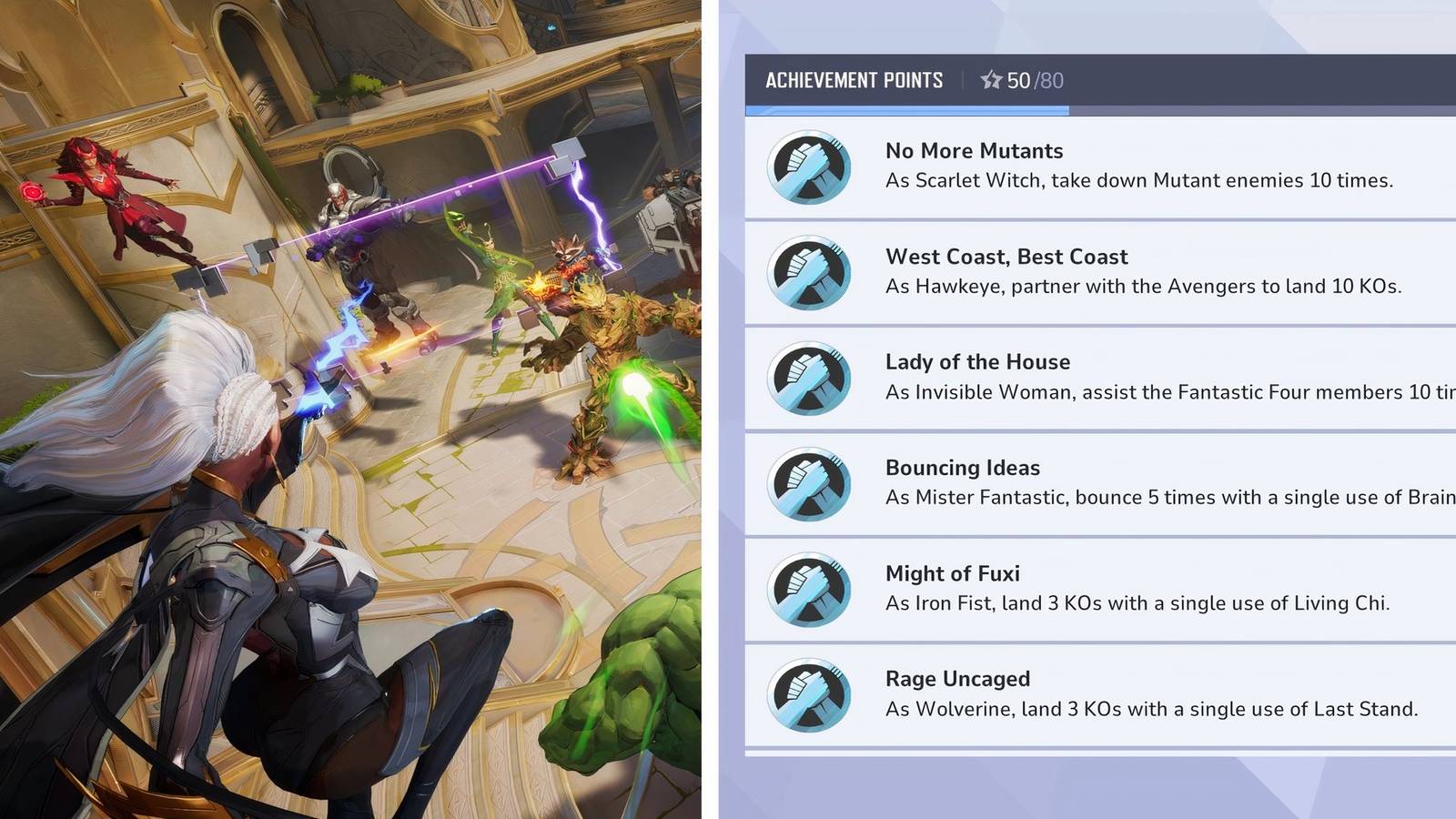Click the 50/80 achievement points counter
The height and width of the screenshot is (819, 1456).
(1034, 80)
